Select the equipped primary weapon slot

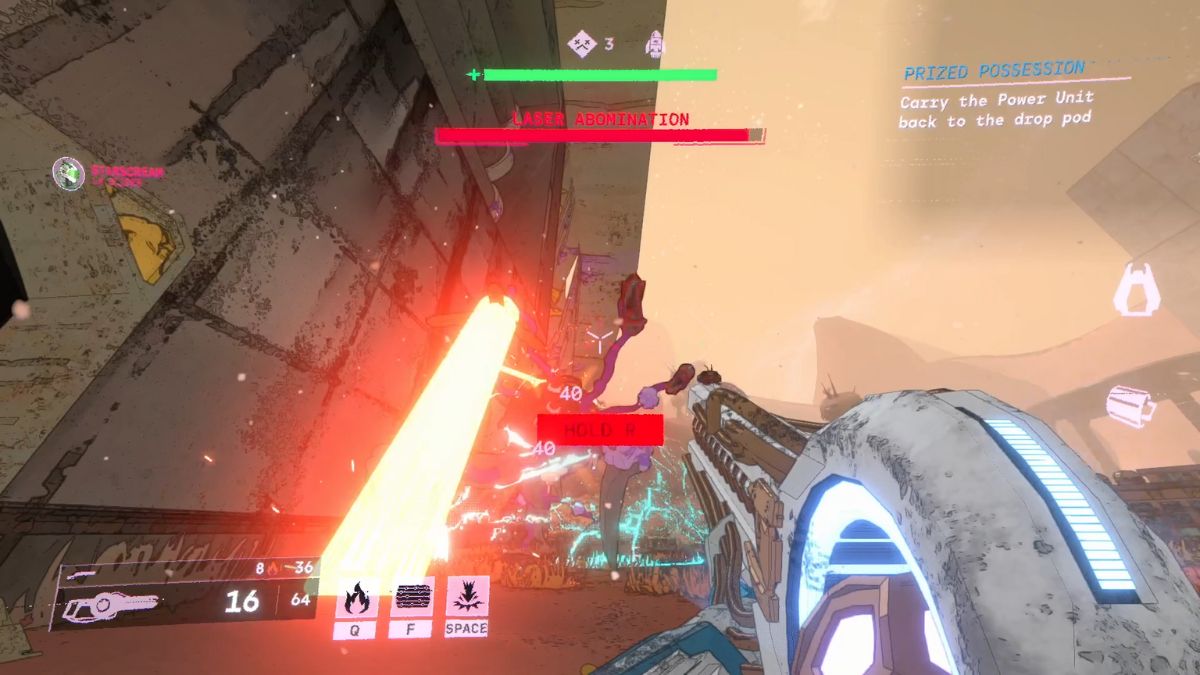(x=110, y=603)
